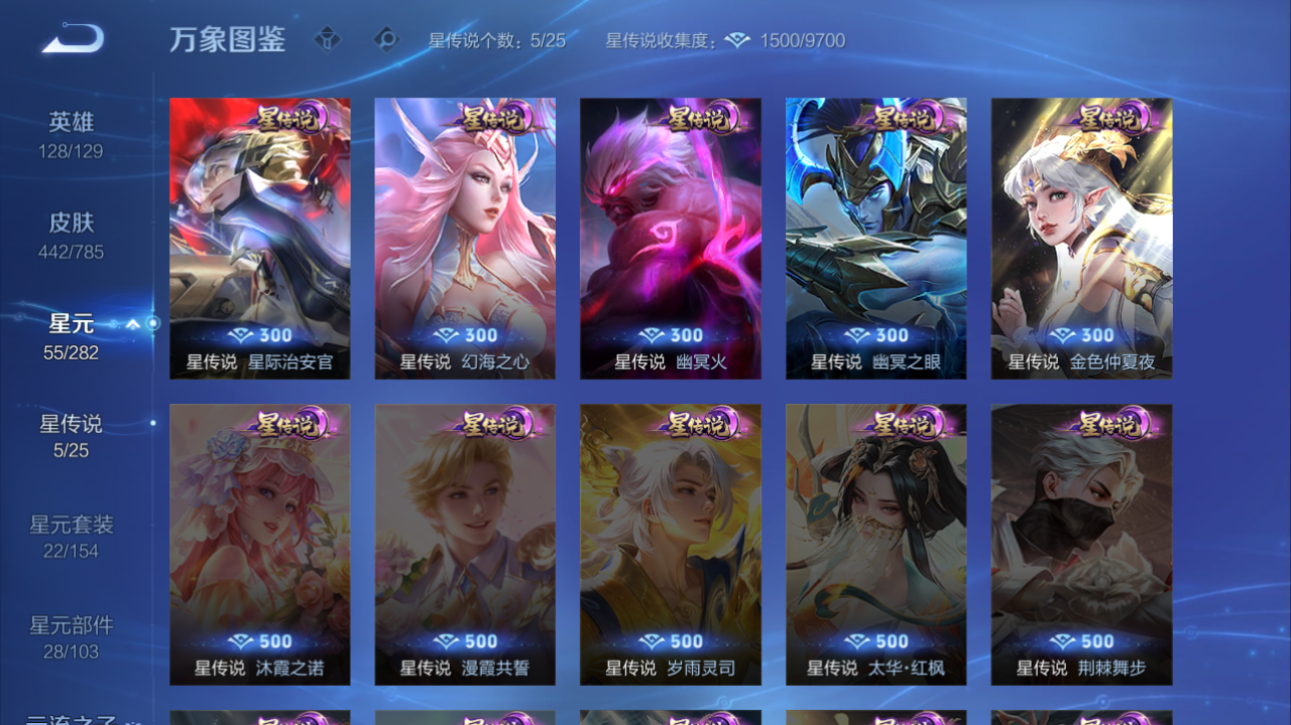The width and height of the screenshot is (1291, 725).
Task: Select the 幽冥之眼 star legend card
Action: [x=875, y=240]
